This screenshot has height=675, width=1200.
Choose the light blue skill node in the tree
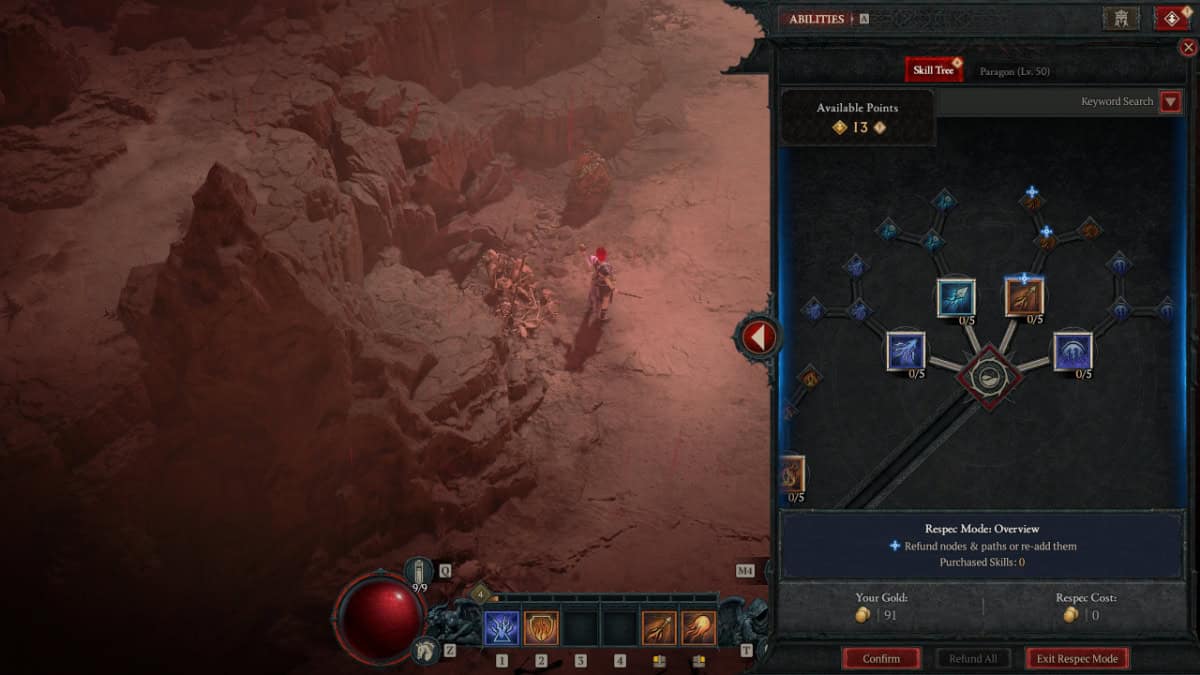pyautogui.click(x=956, y=297)
